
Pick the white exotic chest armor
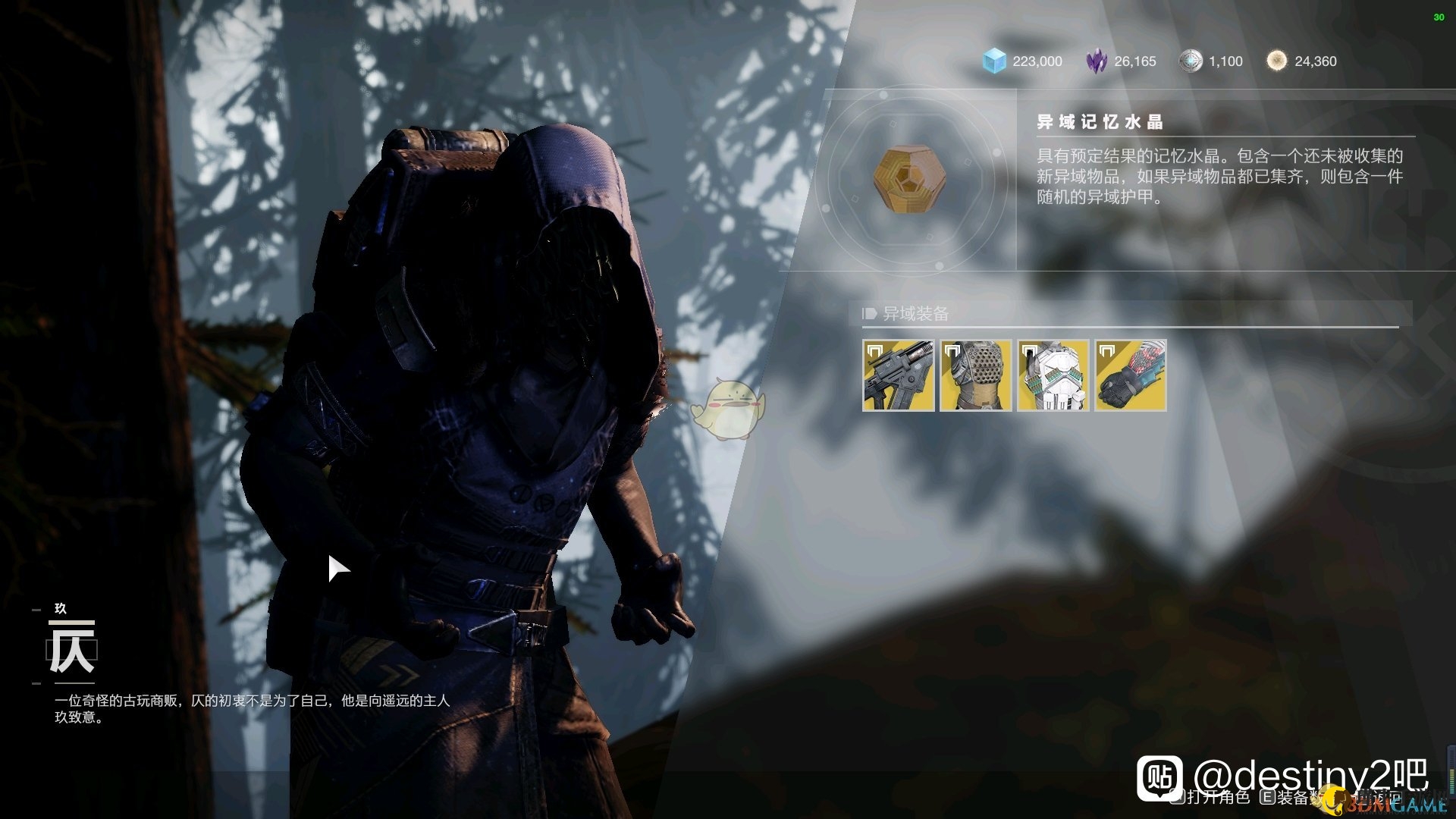1053,375
